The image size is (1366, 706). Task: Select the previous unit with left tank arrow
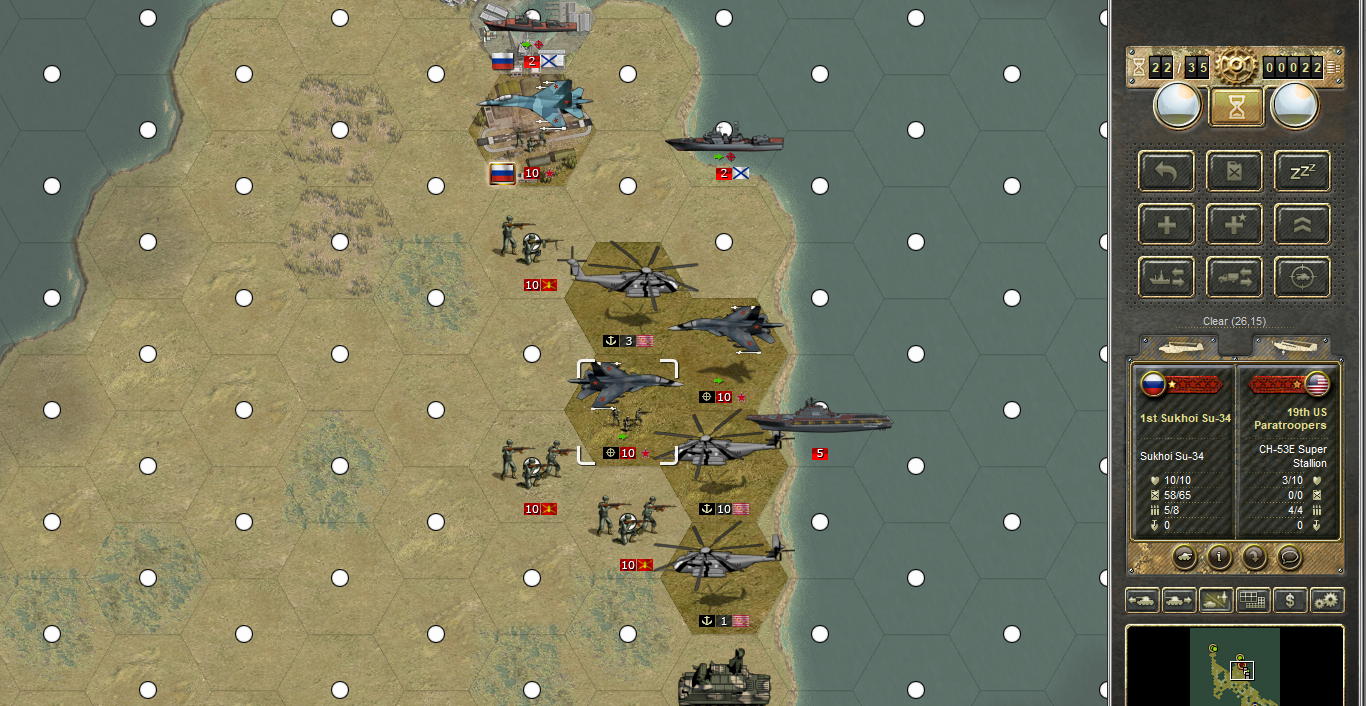[1142, 600]
